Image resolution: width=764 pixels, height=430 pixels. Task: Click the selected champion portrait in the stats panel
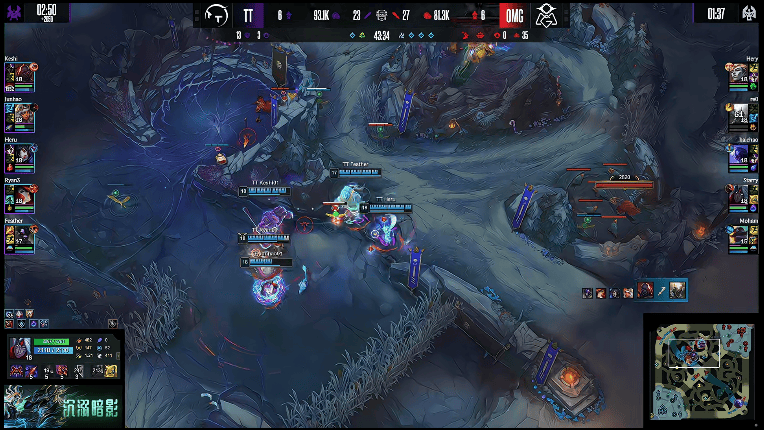[20, 349]
